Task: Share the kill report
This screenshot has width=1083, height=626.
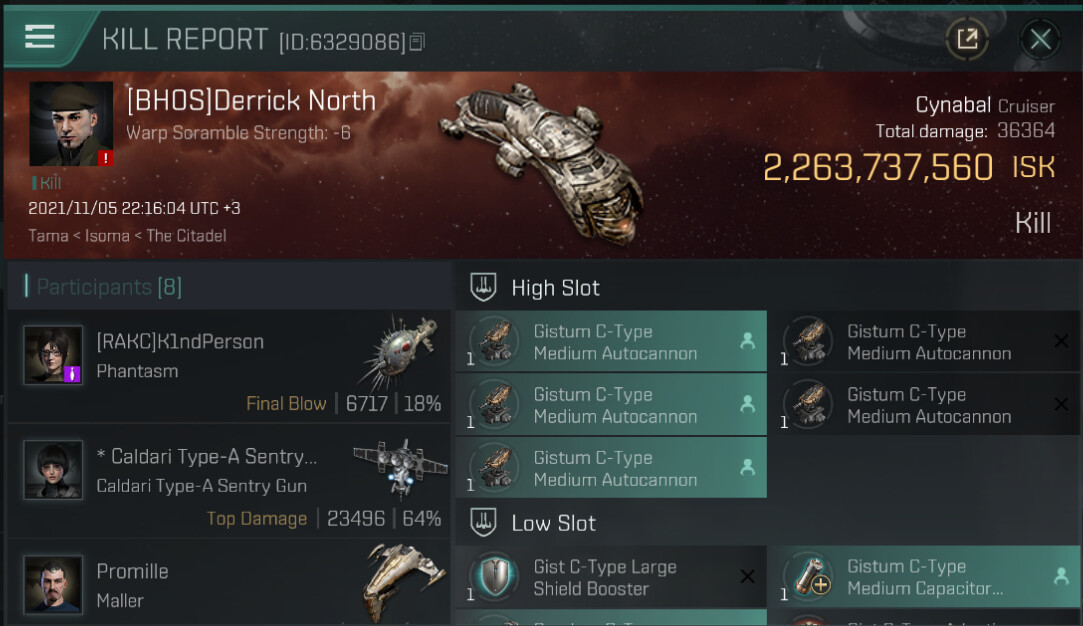Action: (x=967, y=39)
